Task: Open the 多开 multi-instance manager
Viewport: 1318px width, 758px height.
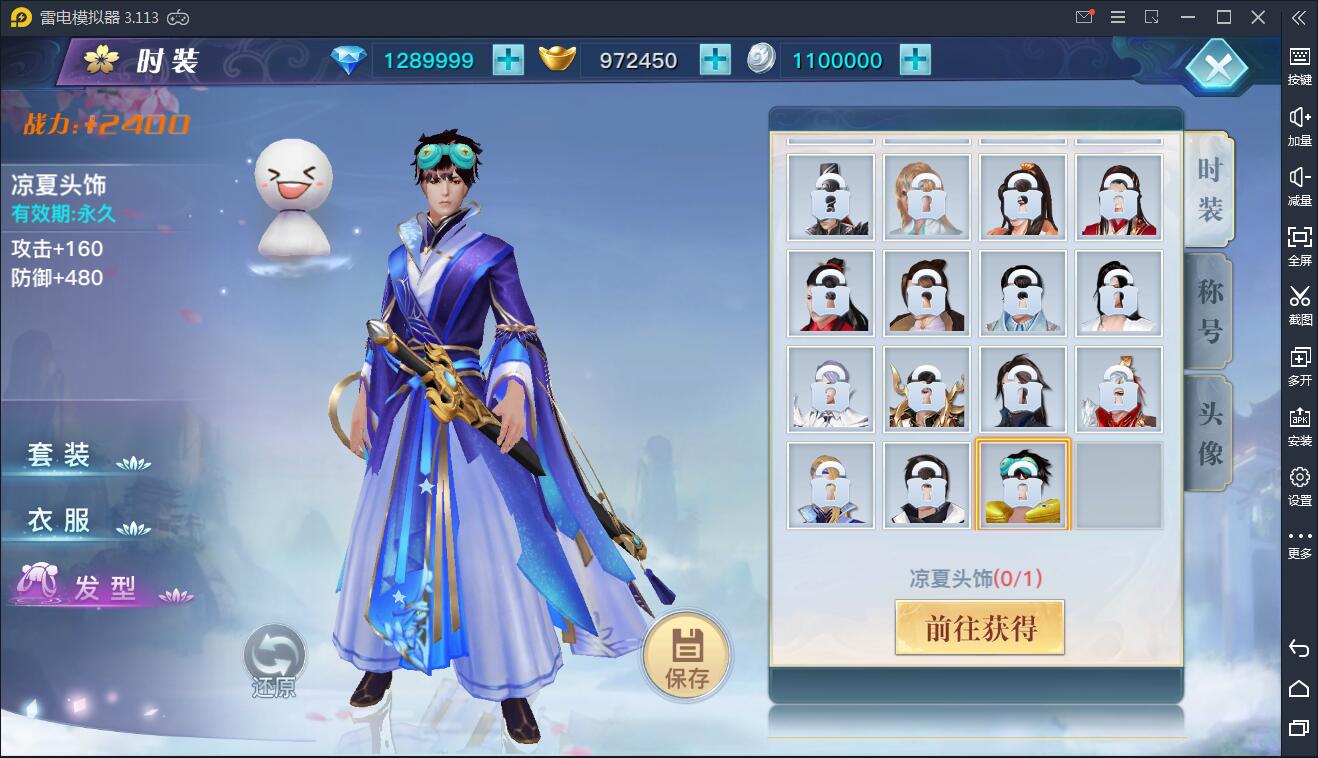Action: pyautogui.click(x=1298, y=367)
